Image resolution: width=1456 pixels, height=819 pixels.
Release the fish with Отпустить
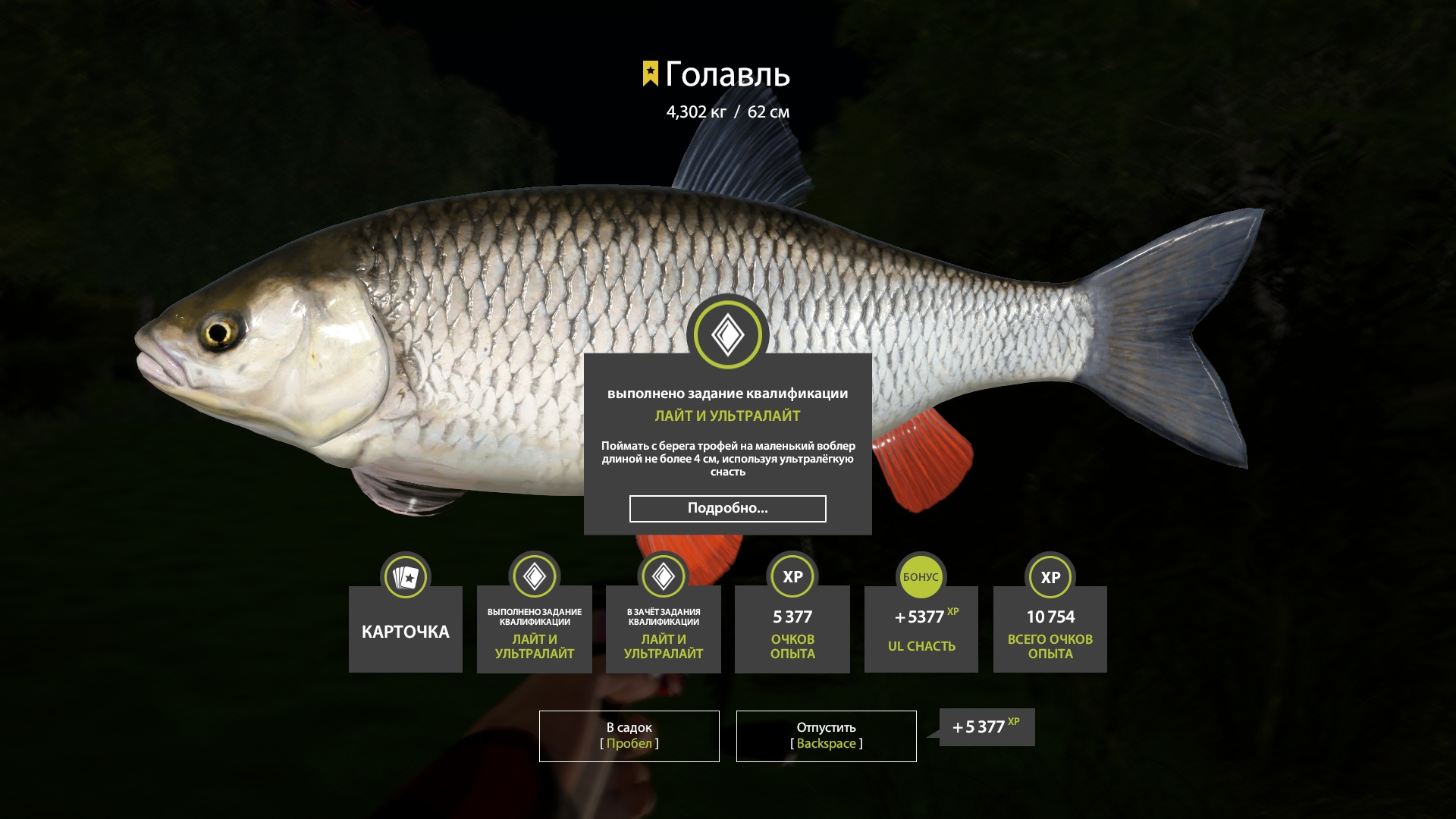826,736
